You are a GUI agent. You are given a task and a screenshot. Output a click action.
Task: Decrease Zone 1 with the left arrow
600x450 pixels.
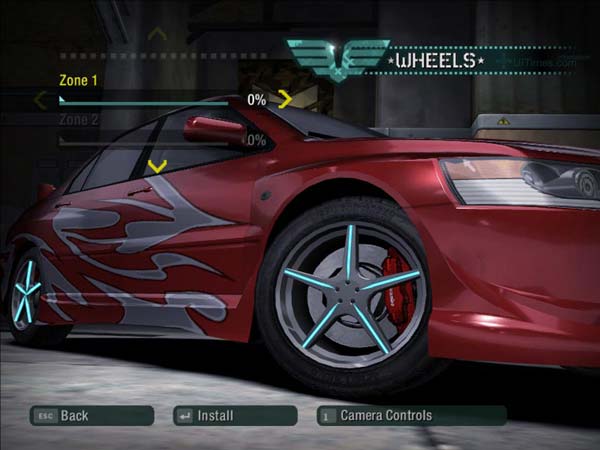tap(40, 100)
